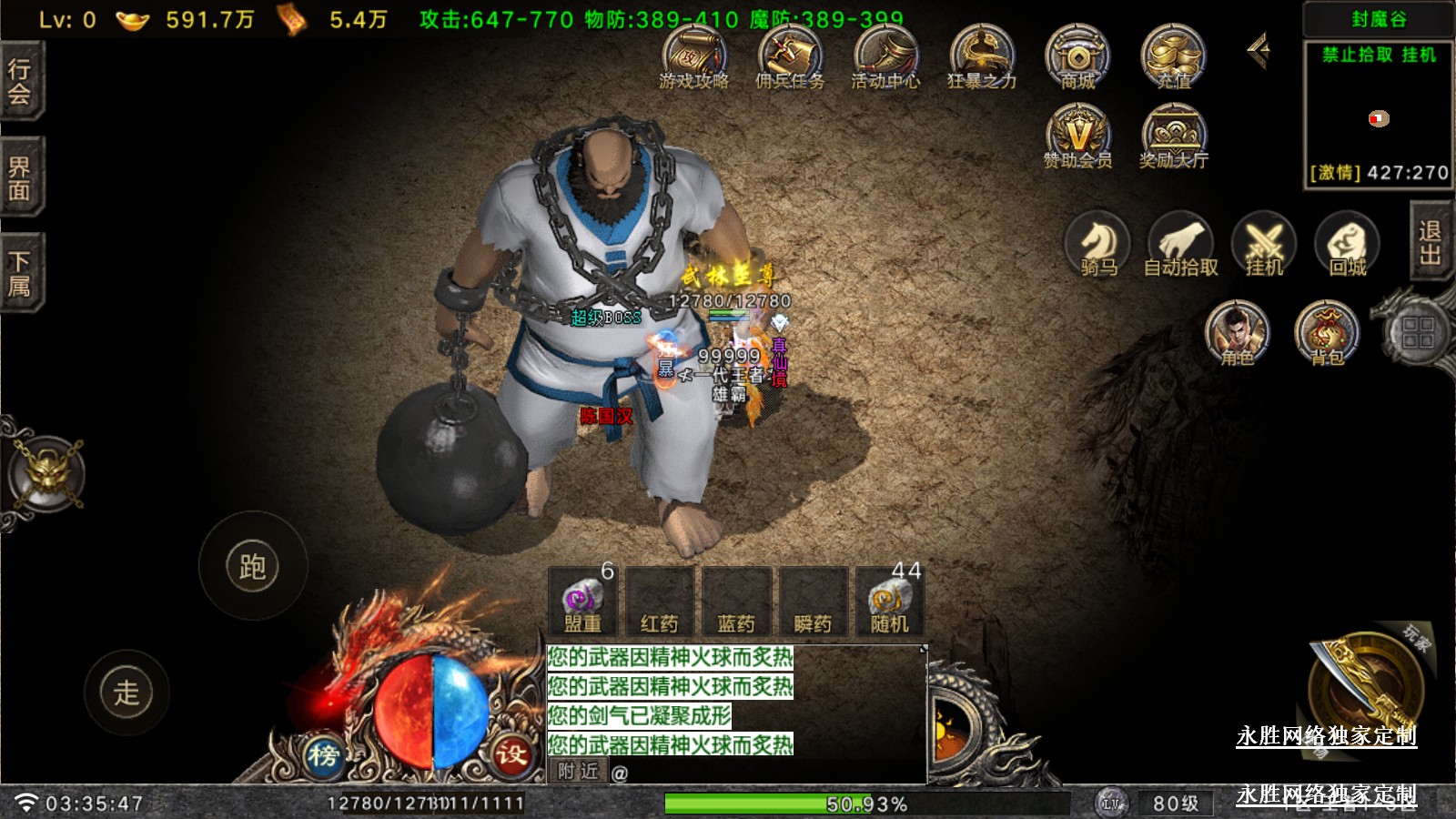Viewport: 1456px width, 819px height.
Task: Click the 退出 exit button
Action: pos(1431,242)
